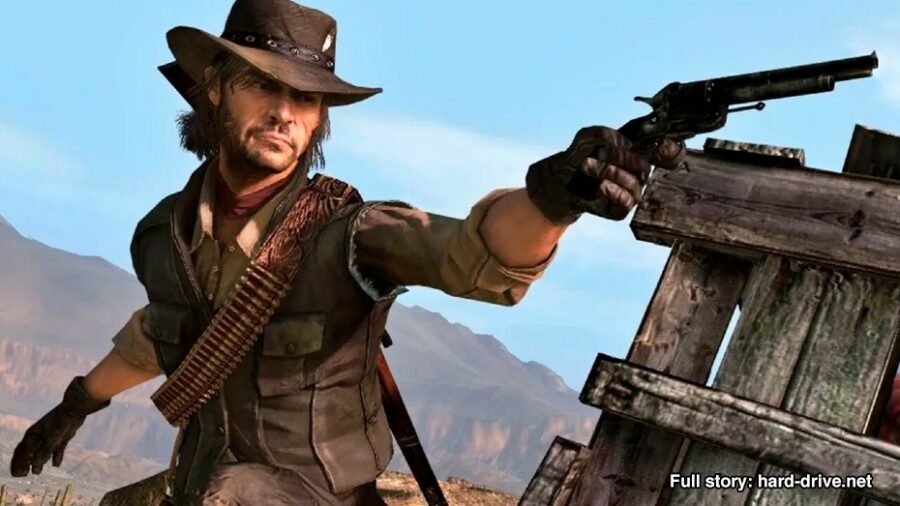Open the hard-drive.net full story link

click(770, 481)
